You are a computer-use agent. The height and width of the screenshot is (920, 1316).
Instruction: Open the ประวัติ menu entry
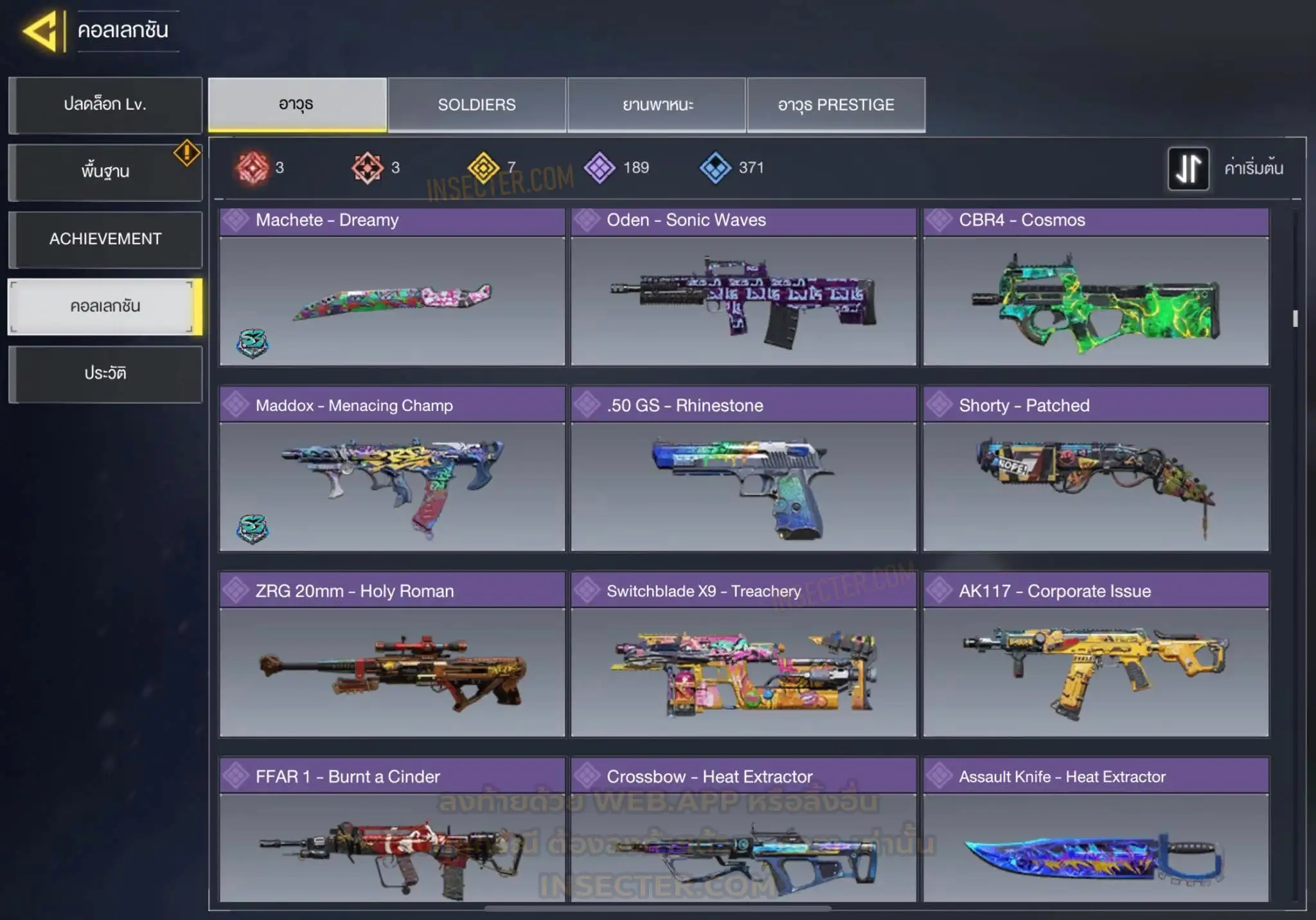click(x=105, y=374)
